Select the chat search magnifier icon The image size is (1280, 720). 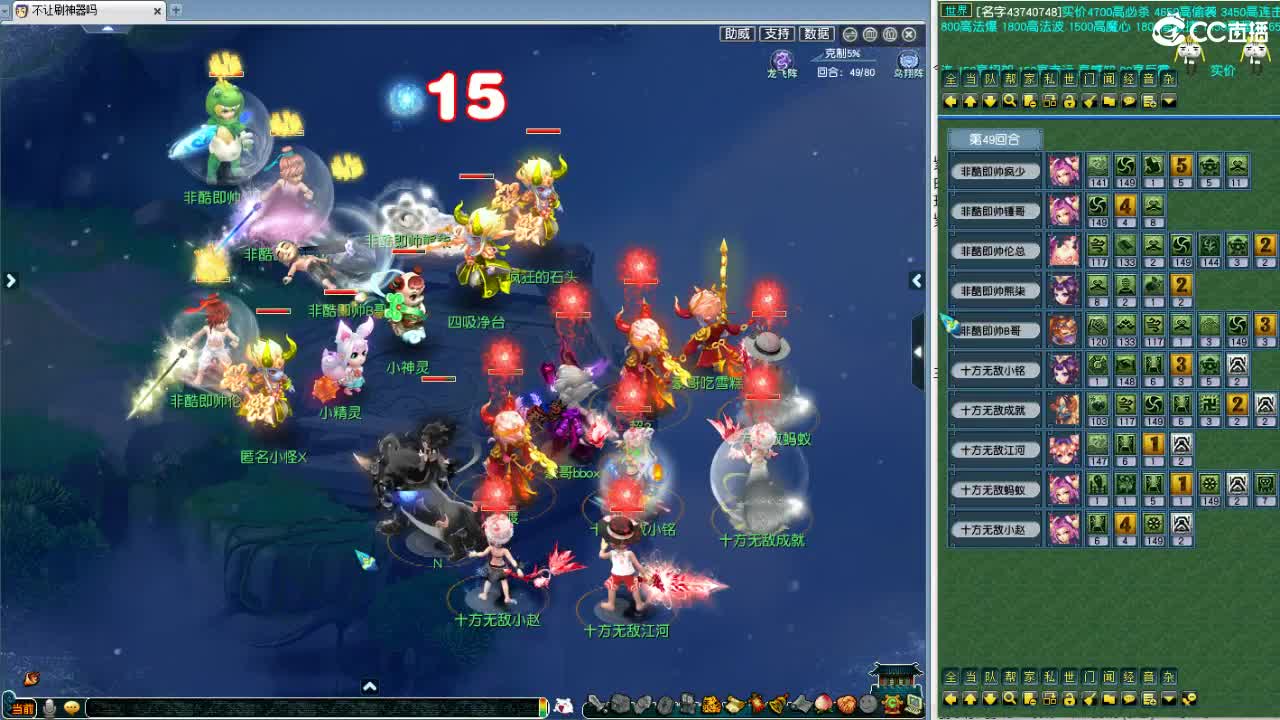tap(1010, 100)
